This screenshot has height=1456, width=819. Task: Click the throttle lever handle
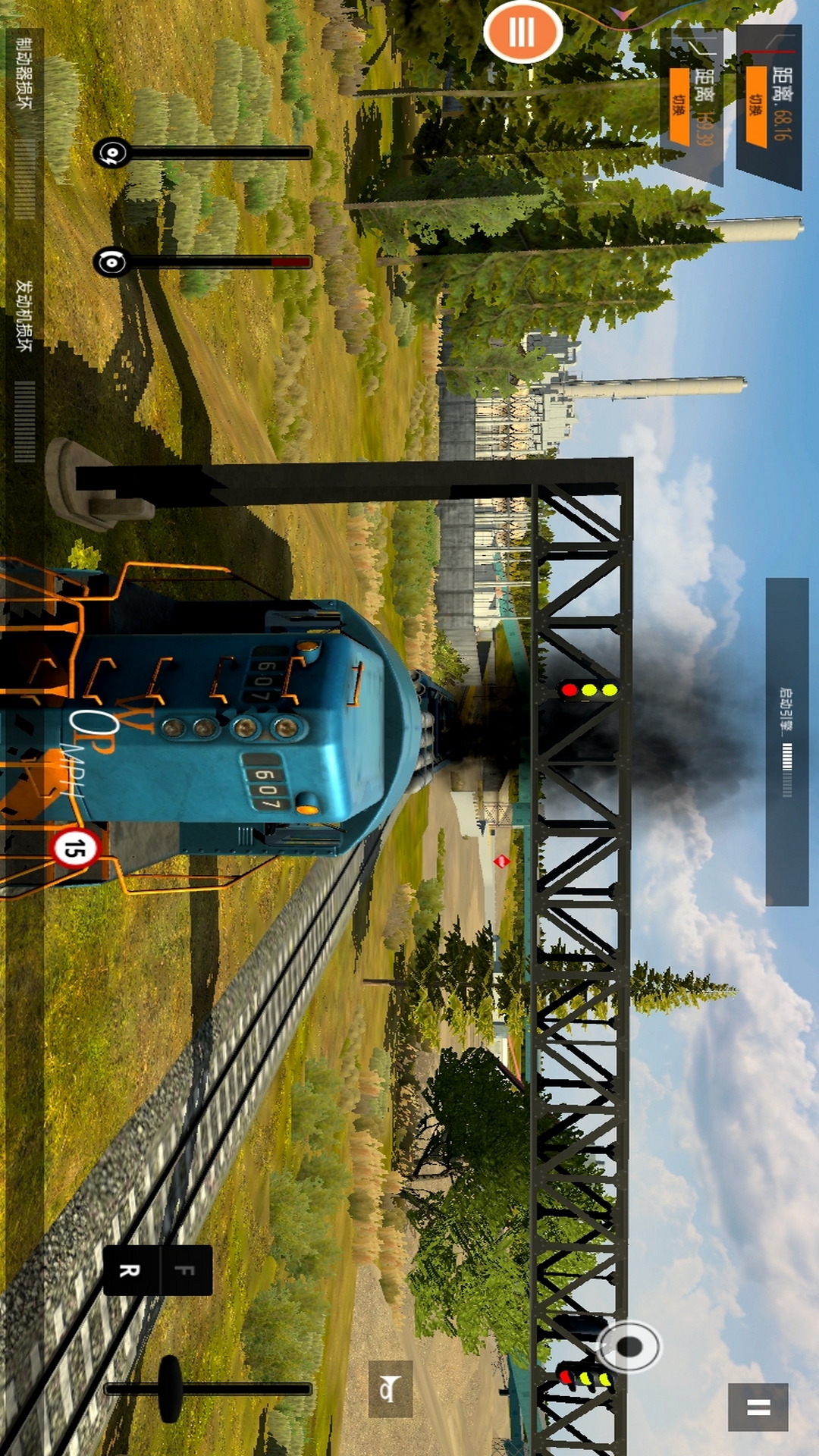tap(170, 1389)
